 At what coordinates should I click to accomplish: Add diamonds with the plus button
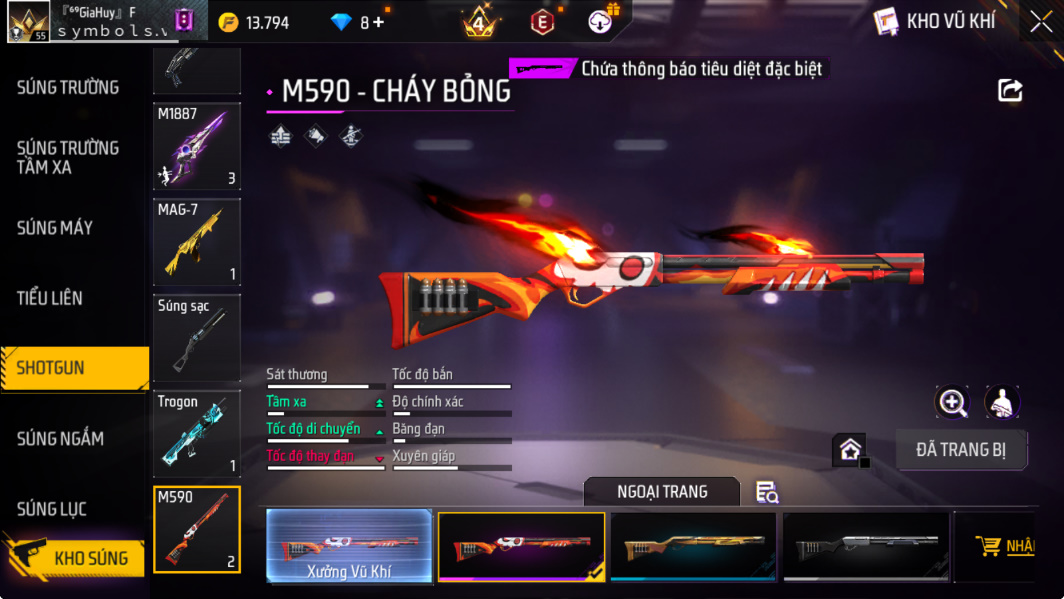click(x=378, y=22)
